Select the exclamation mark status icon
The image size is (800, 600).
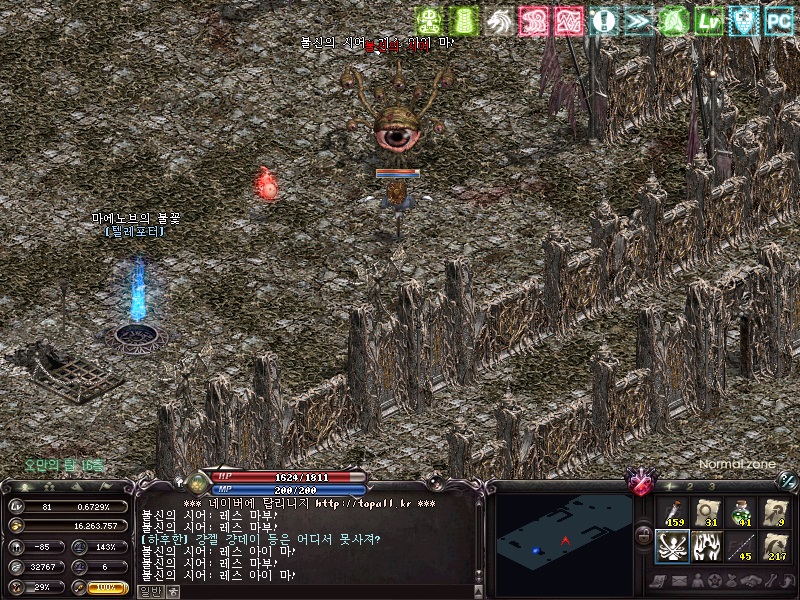tap(603, 19)
